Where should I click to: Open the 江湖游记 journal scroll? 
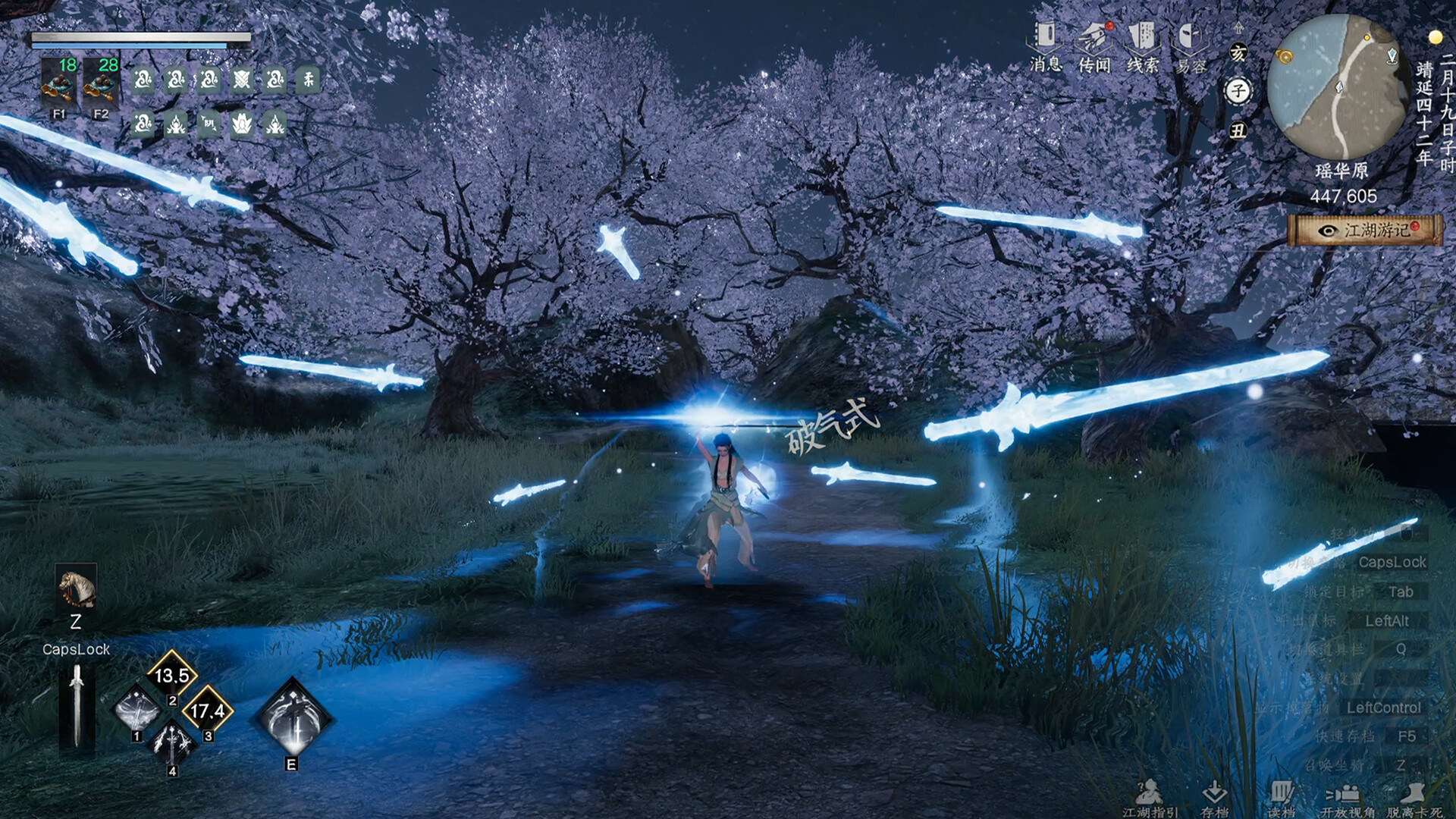coord(1365,230)
